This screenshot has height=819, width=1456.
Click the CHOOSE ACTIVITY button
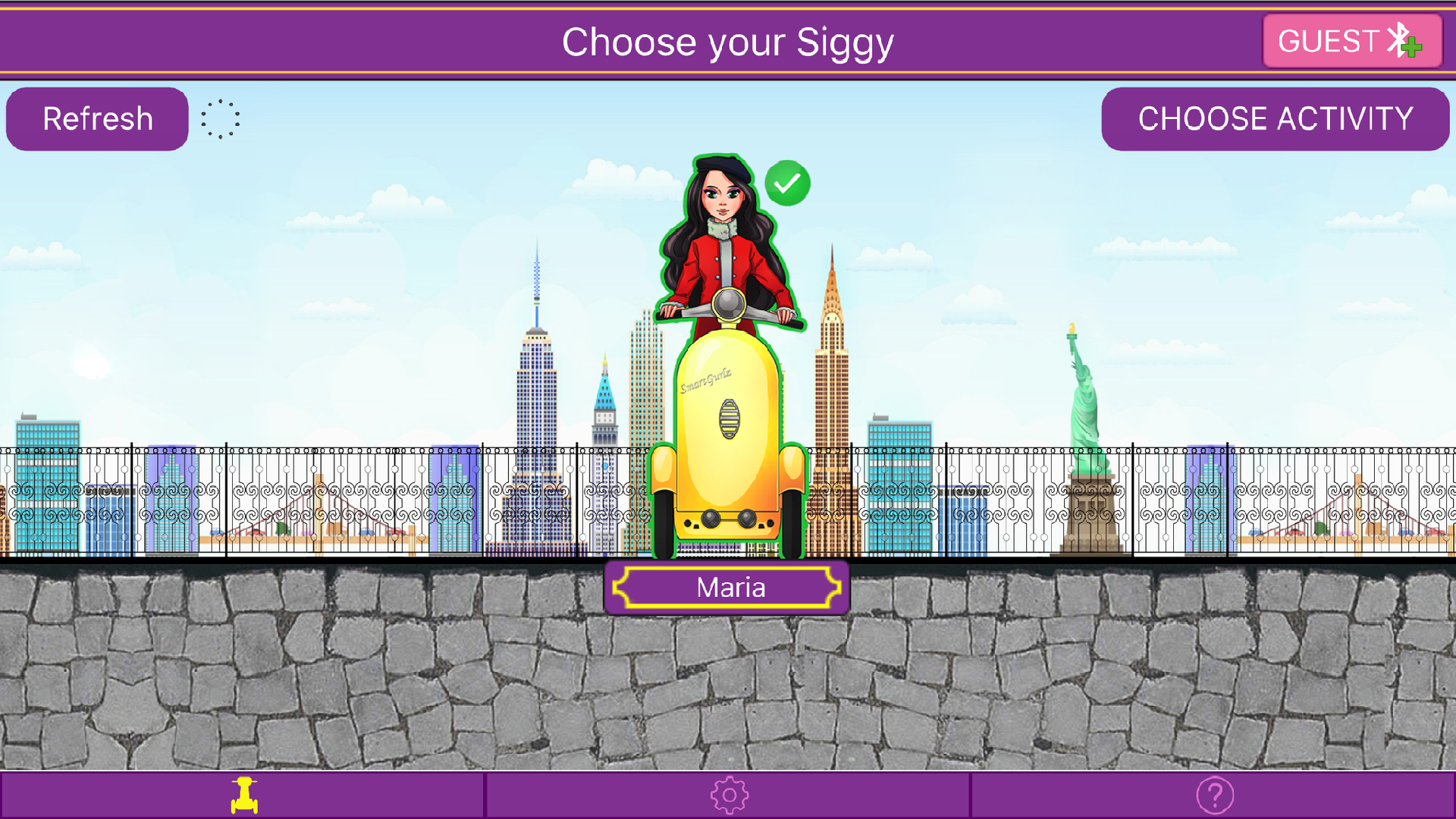pos(1276,118)
